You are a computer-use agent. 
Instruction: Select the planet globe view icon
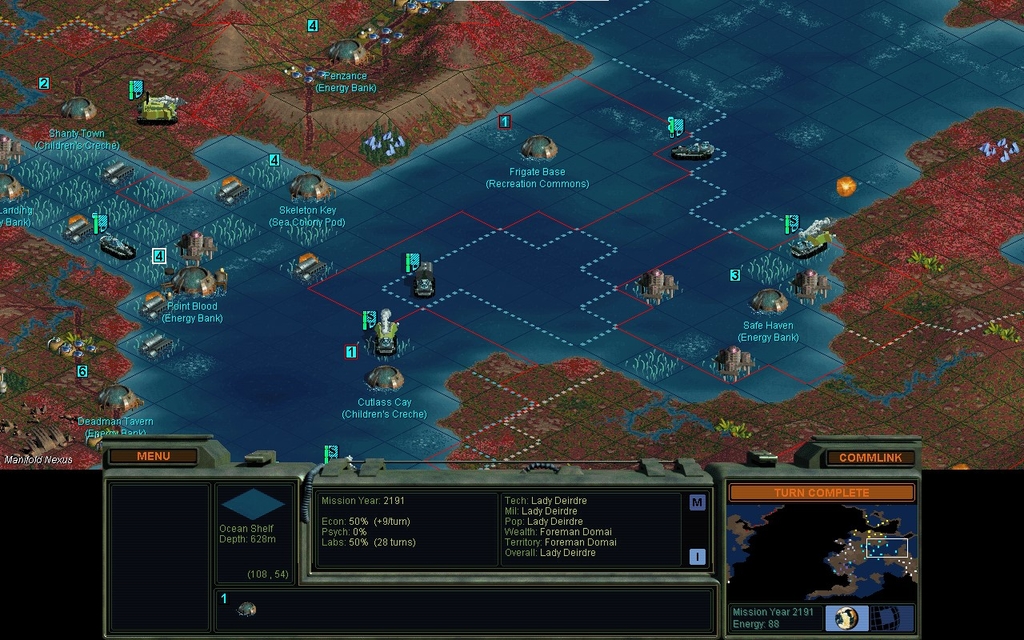[847, 617]
